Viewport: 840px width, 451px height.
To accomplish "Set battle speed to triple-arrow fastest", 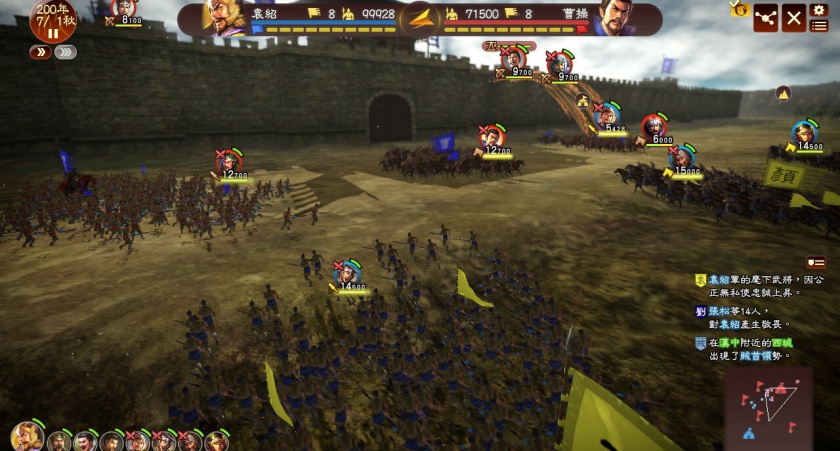I will 65,52.
